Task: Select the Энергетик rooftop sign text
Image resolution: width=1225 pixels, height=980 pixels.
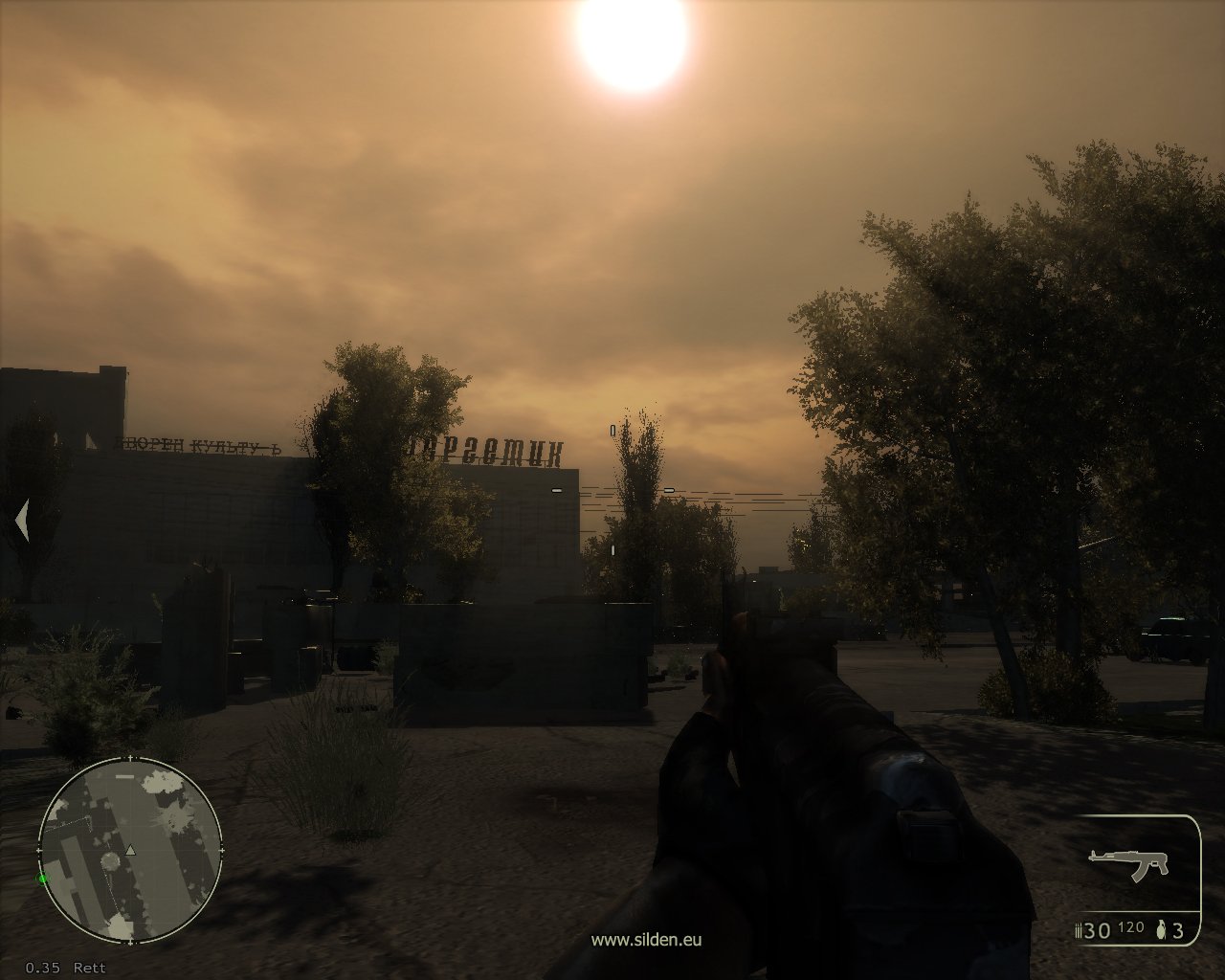Action: pyautogui.click(x=488, y=449)
